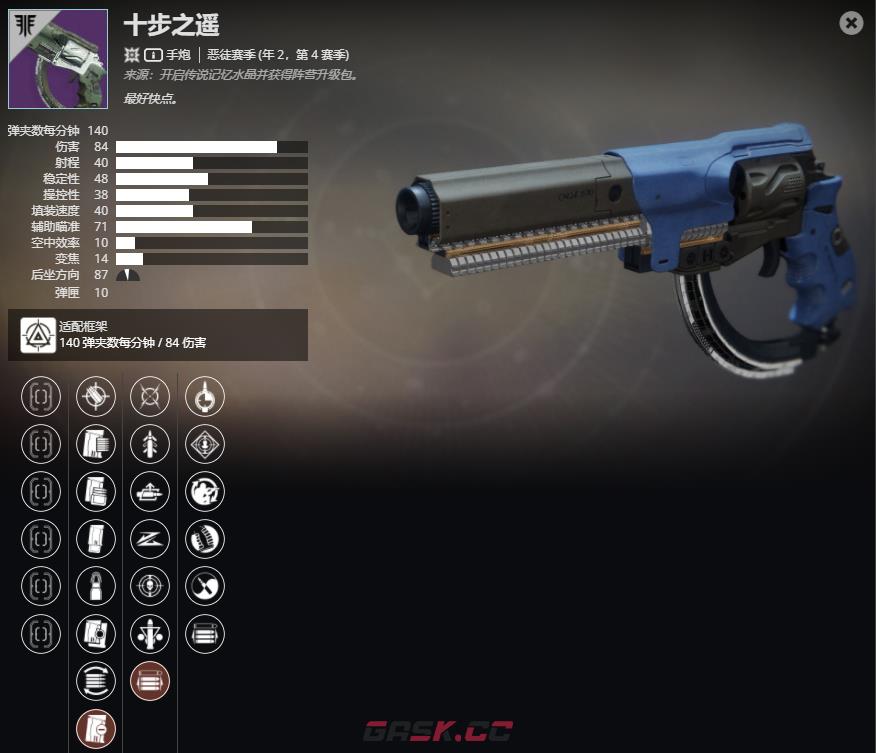This screenshot has width=876, height=753.
Task: Select the gun with upward arrow perk
Action: [x=150, y=491]
